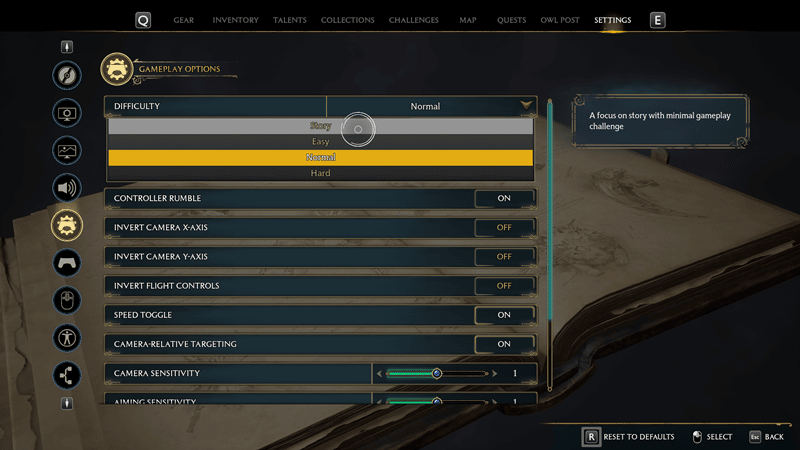The height and width of the screenshot is (450, 800).
Task: Open the Gear tab
Action: (184, 20)
